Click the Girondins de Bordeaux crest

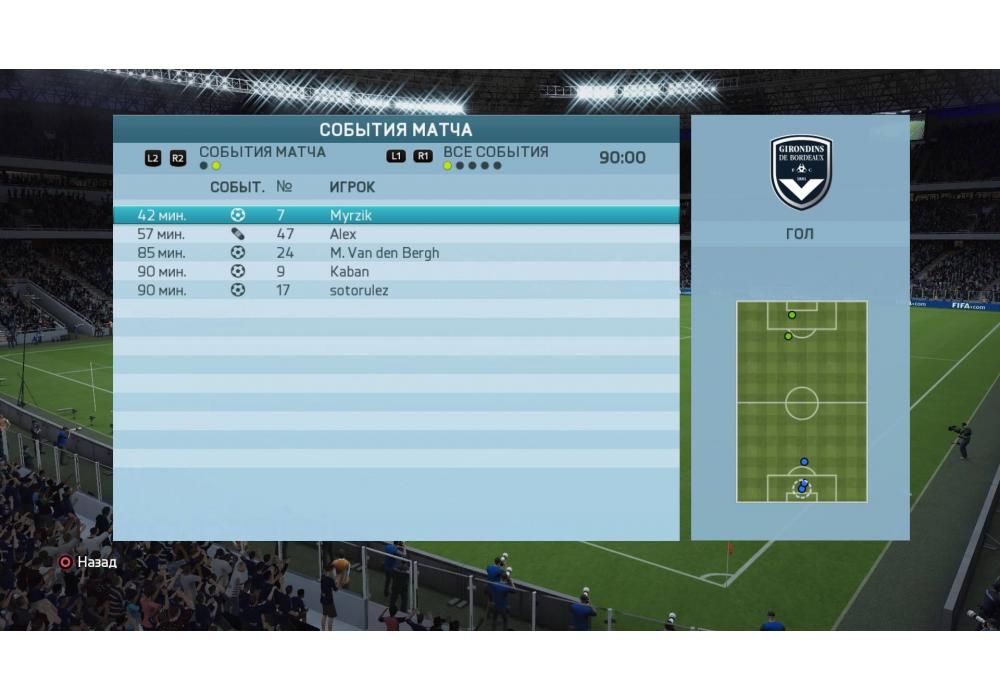click(801, 172)
